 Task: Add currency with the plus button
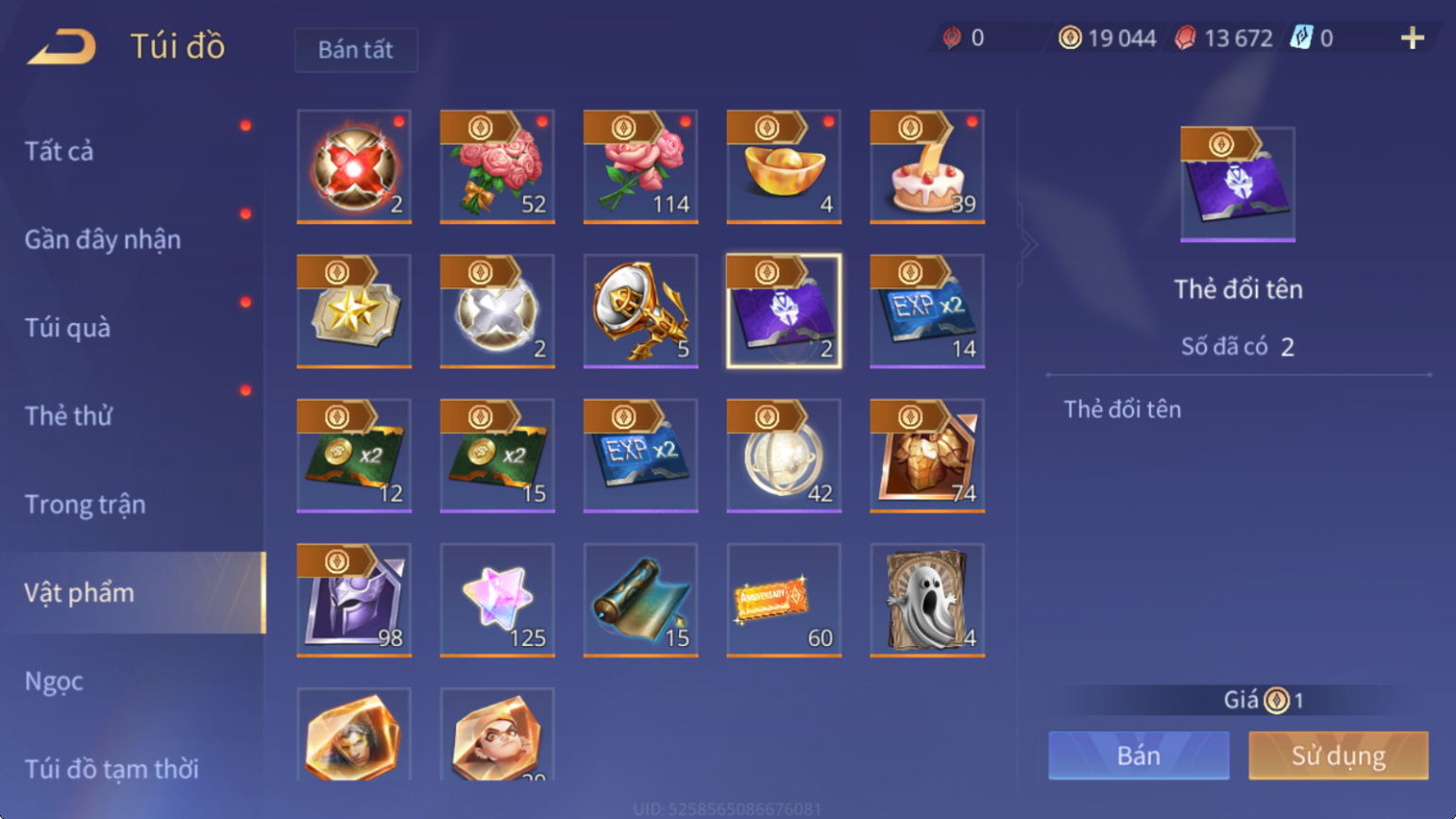click(1412, 38)
